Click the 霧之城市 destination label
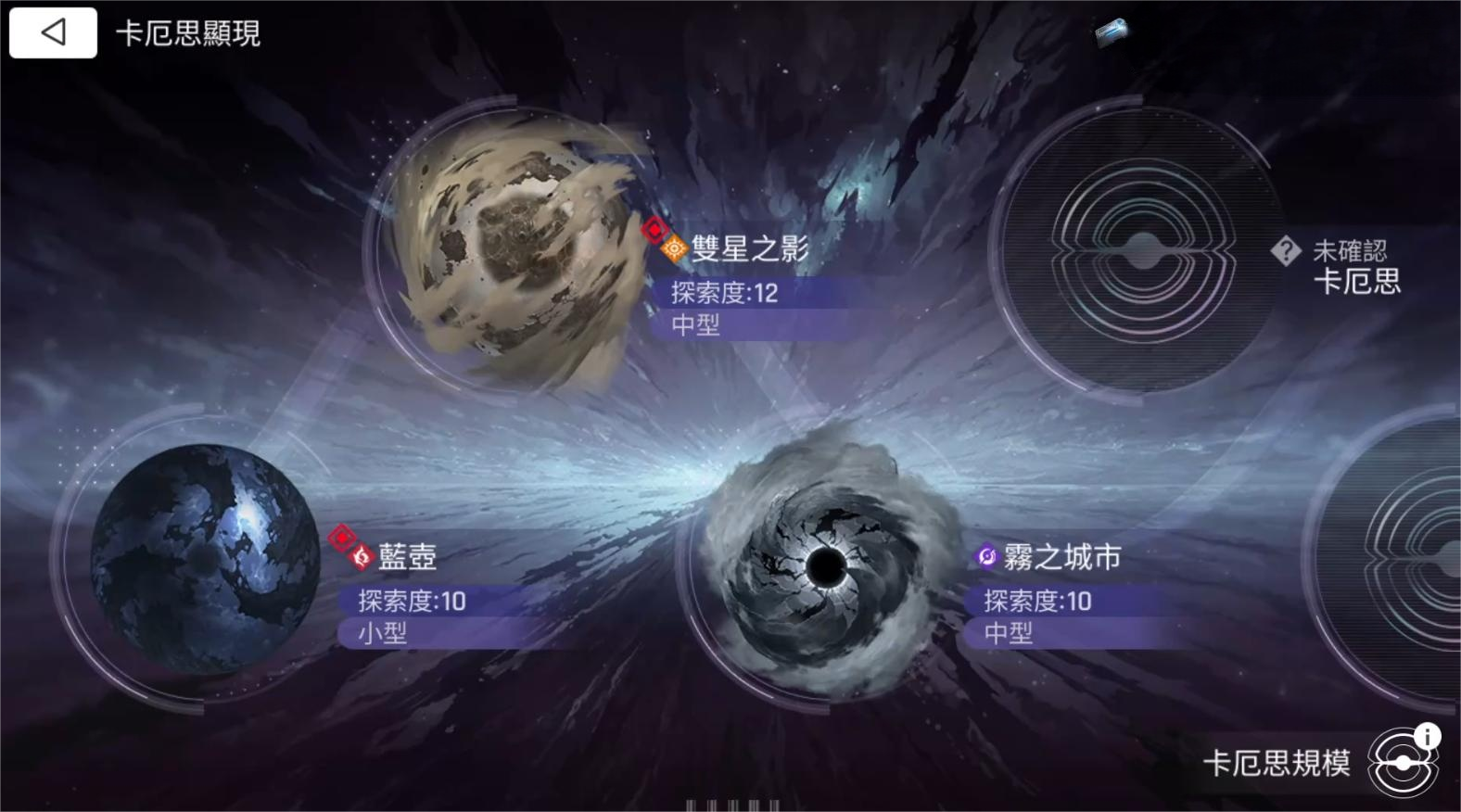Image resolution: width=1461 pixels, height=812 pixels. 1062,558
